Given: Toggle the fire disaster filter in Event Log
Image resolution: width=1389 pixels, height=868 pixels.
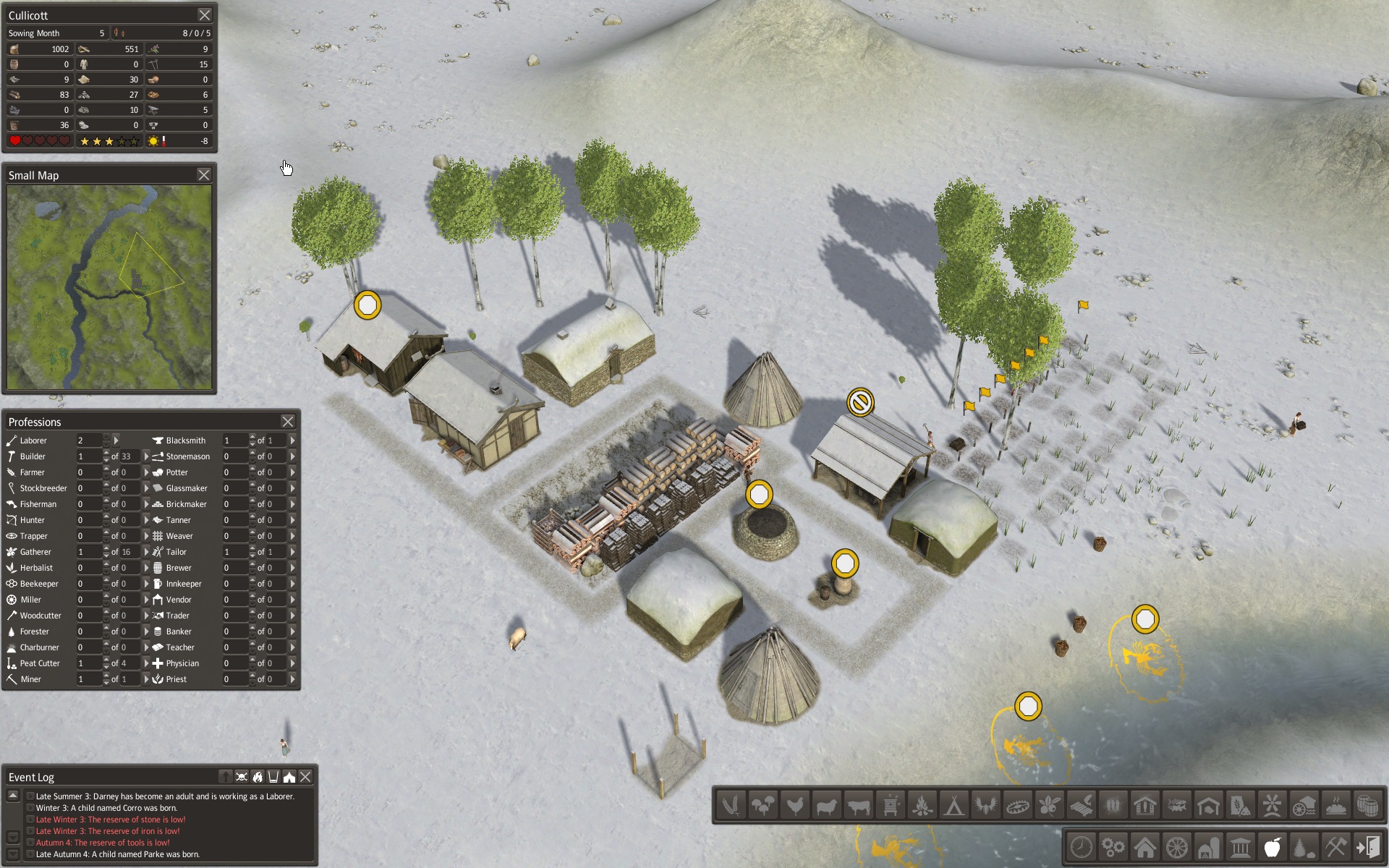Looking at the screenshot, I should 258,777.
